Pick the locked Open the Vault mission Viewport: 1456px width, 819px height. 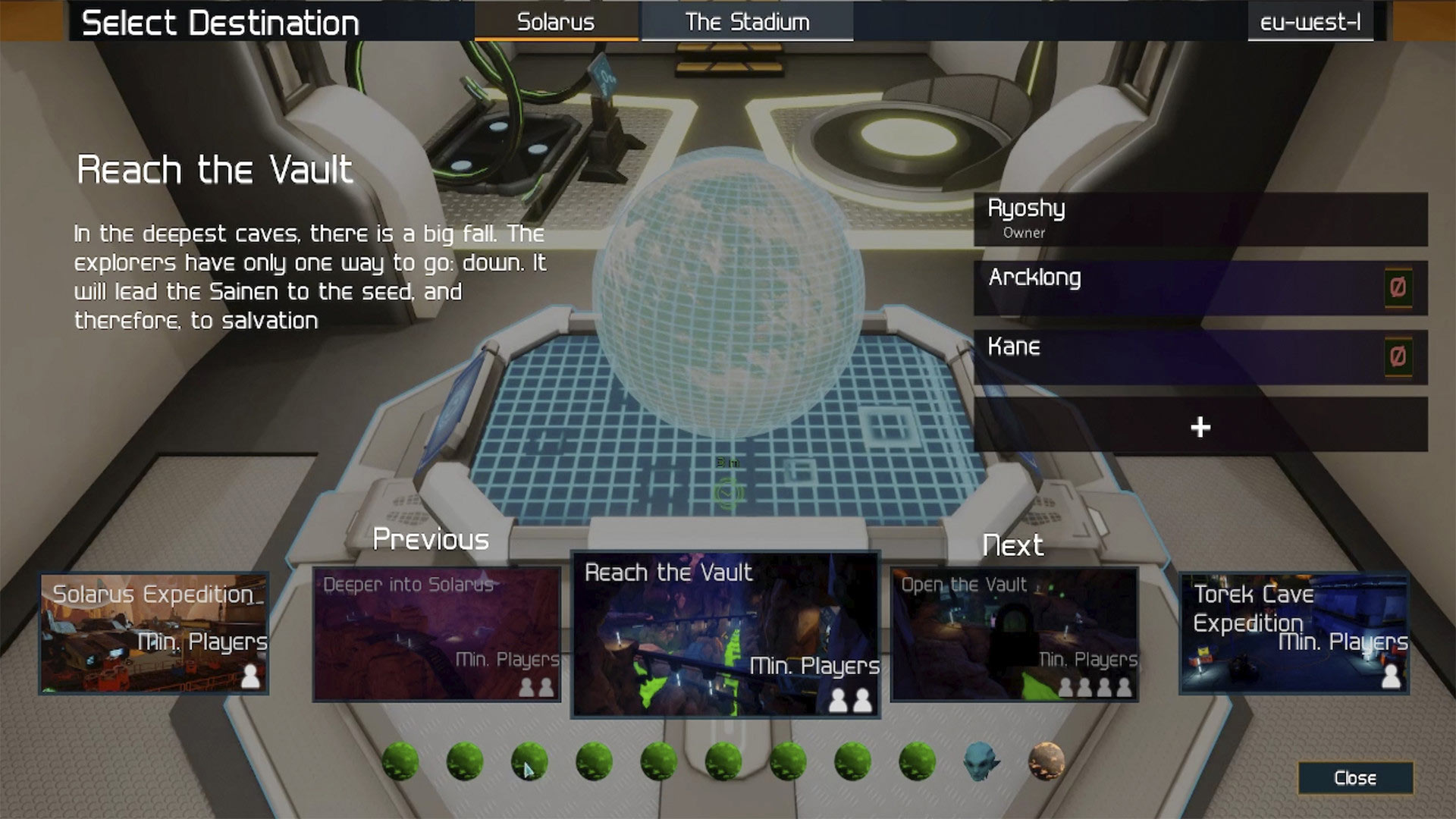(x=1015, y=634)
